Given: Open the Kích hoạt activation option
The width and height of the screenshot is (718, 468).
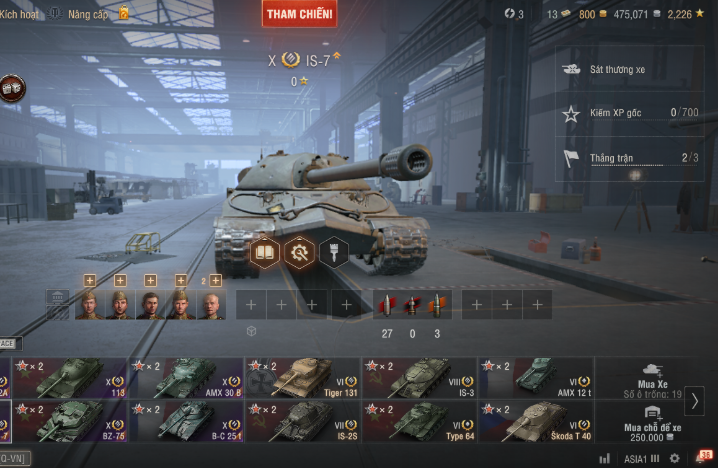Looking at the screenshot, I should click(20, 14).
